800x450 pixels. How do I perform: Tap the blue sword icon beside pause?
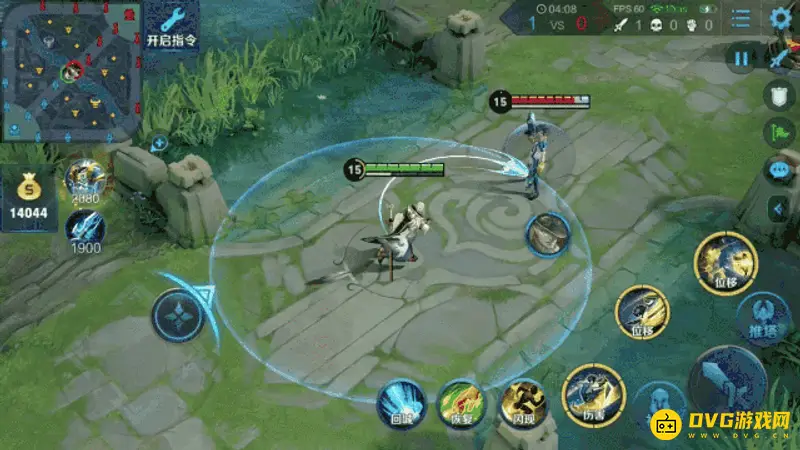point(781,59)
